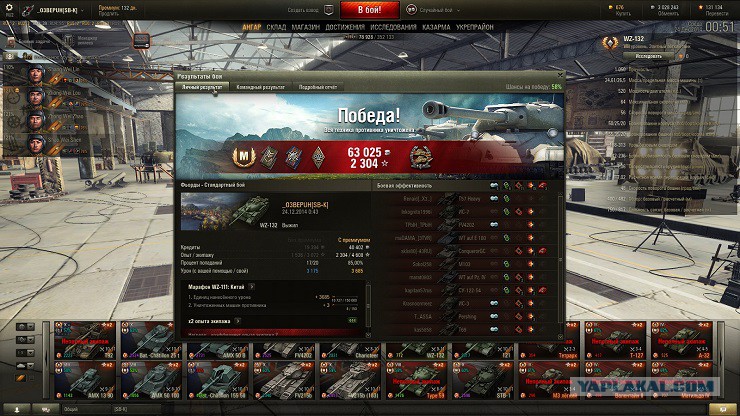Switch to the Командный результат tab

[260, 87]
